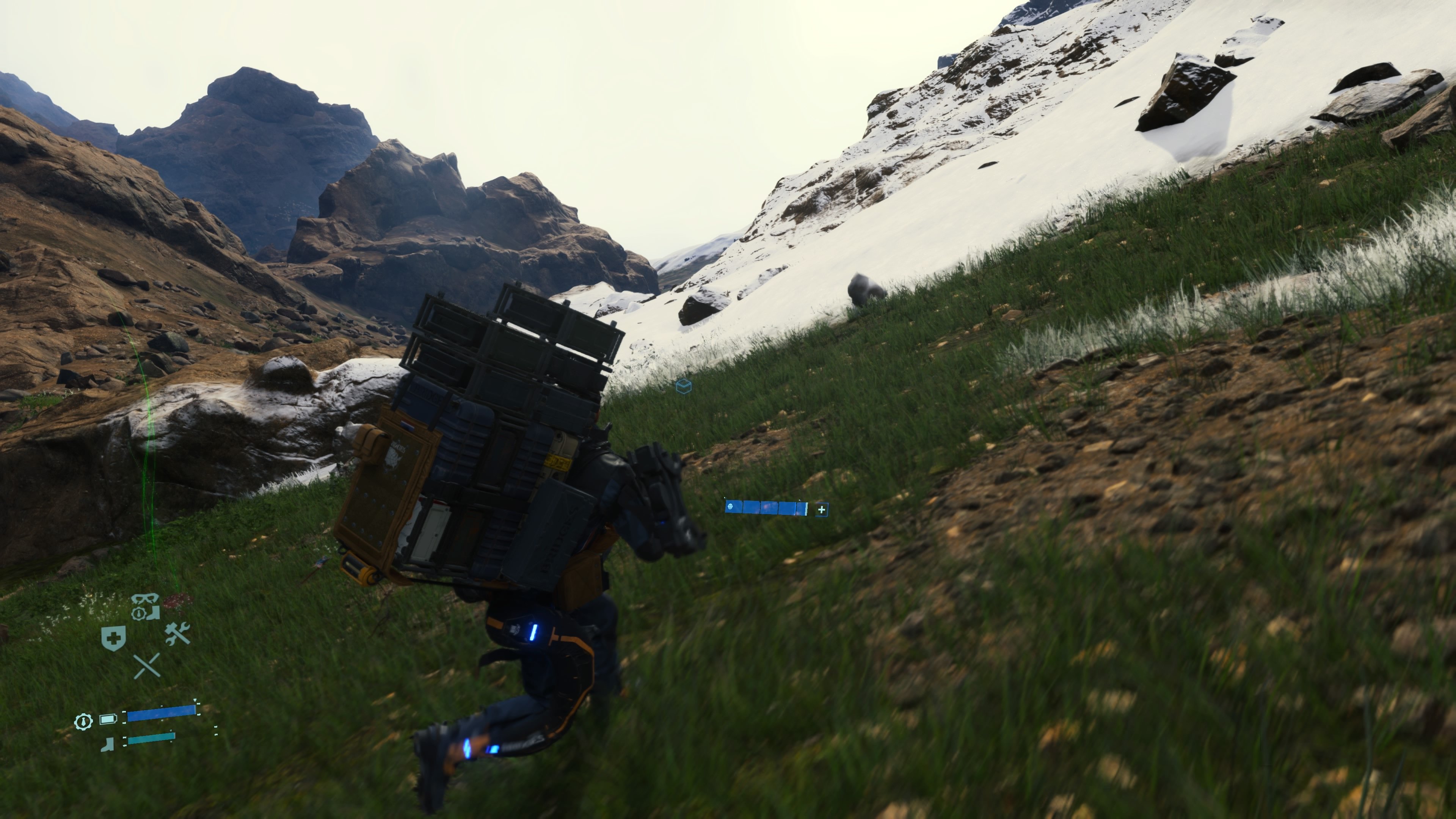This screenshot has width=1456, height=819.
Task: Click the battery charge indicator icon
Action: (x=108, y=719)
